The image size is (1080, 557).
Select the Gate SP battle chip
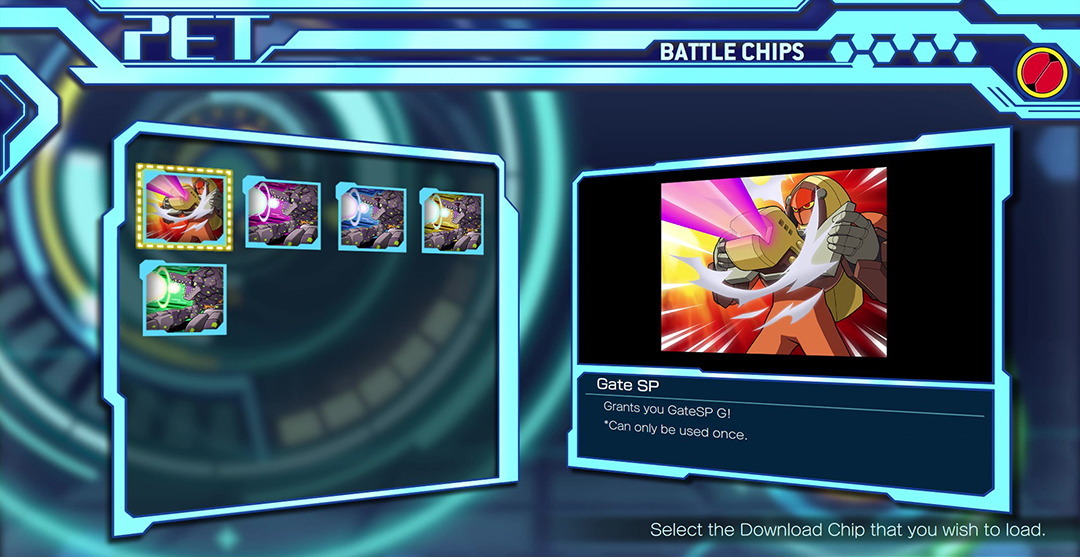(x=184, y=208)
